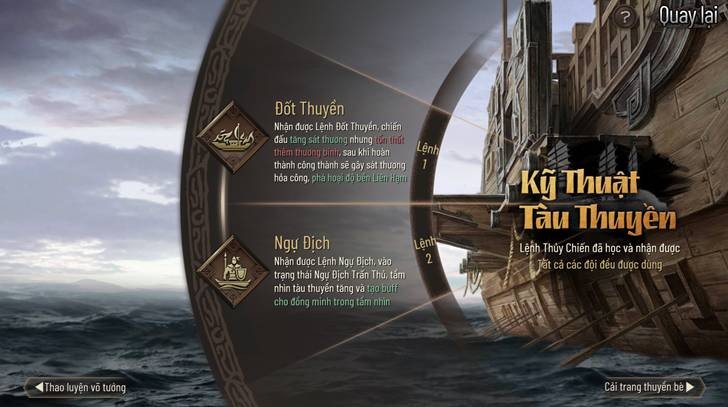Choose the Lệnh 1 slot

426,153
